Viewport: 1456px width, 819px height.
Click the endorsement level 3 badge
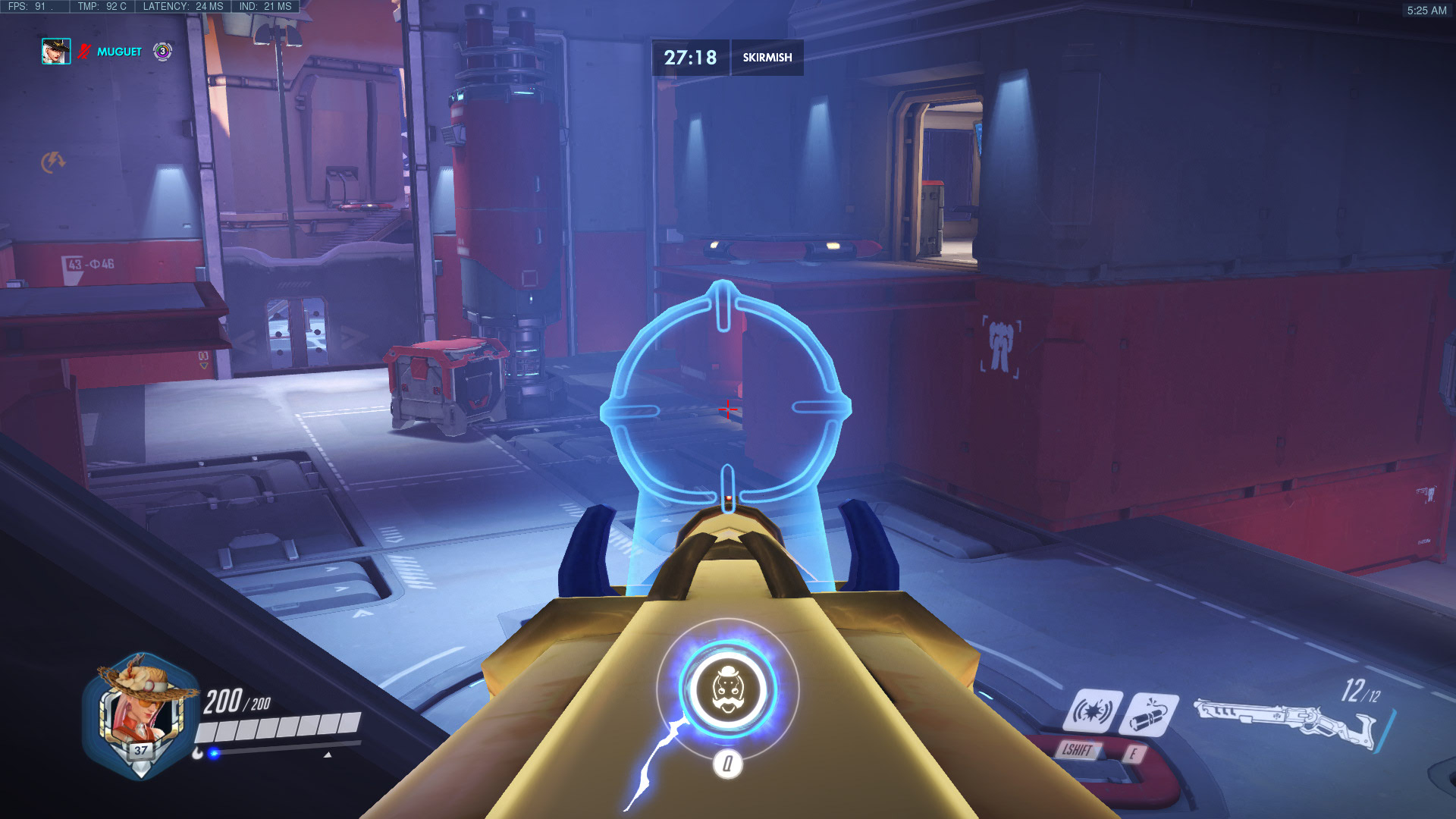tap(162, 52)
